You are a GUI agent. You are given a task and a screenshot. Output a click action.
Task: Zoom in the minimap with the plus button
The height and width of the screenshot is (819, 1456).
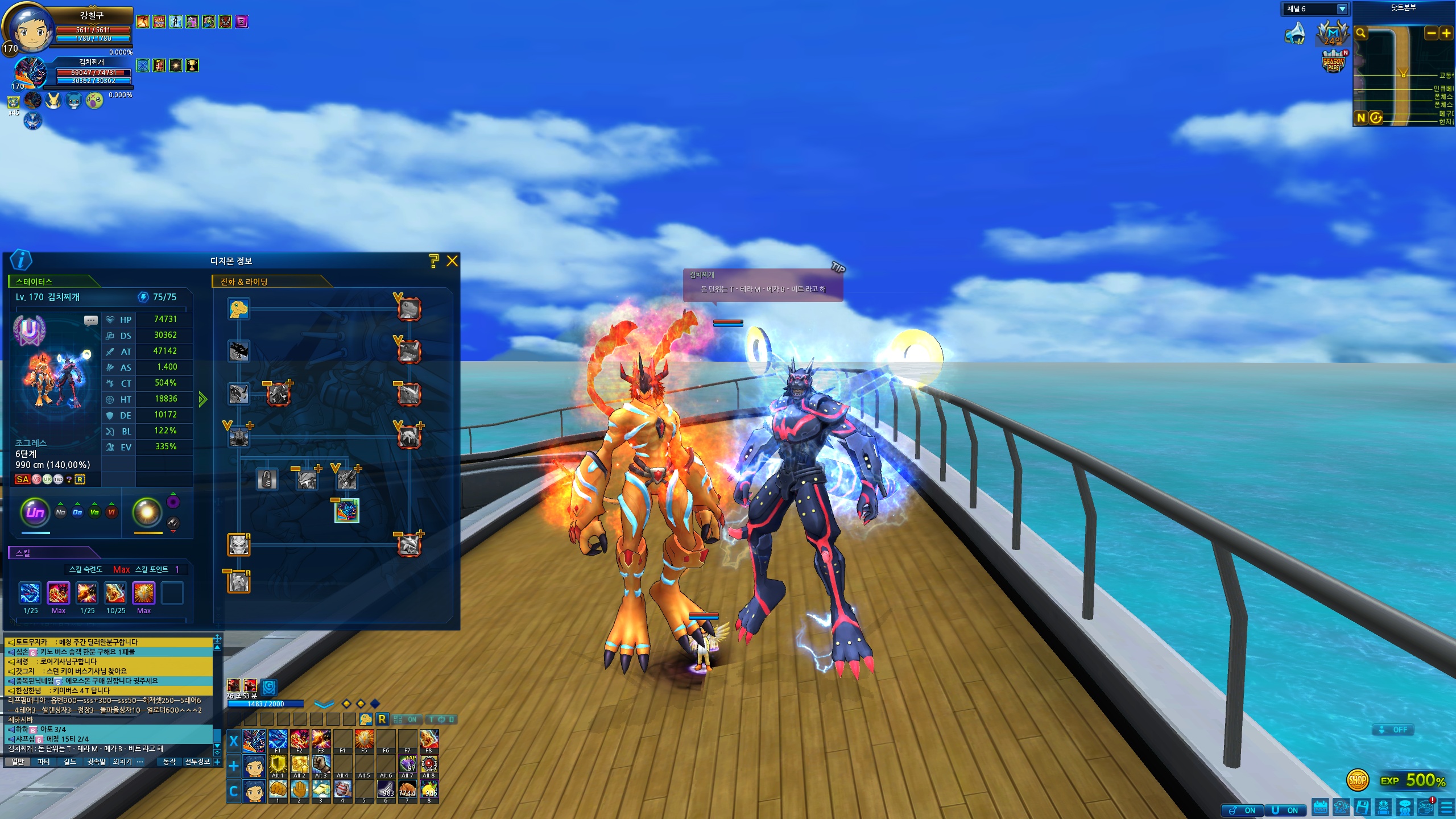pyautogui.click(x=1446, y=33)
